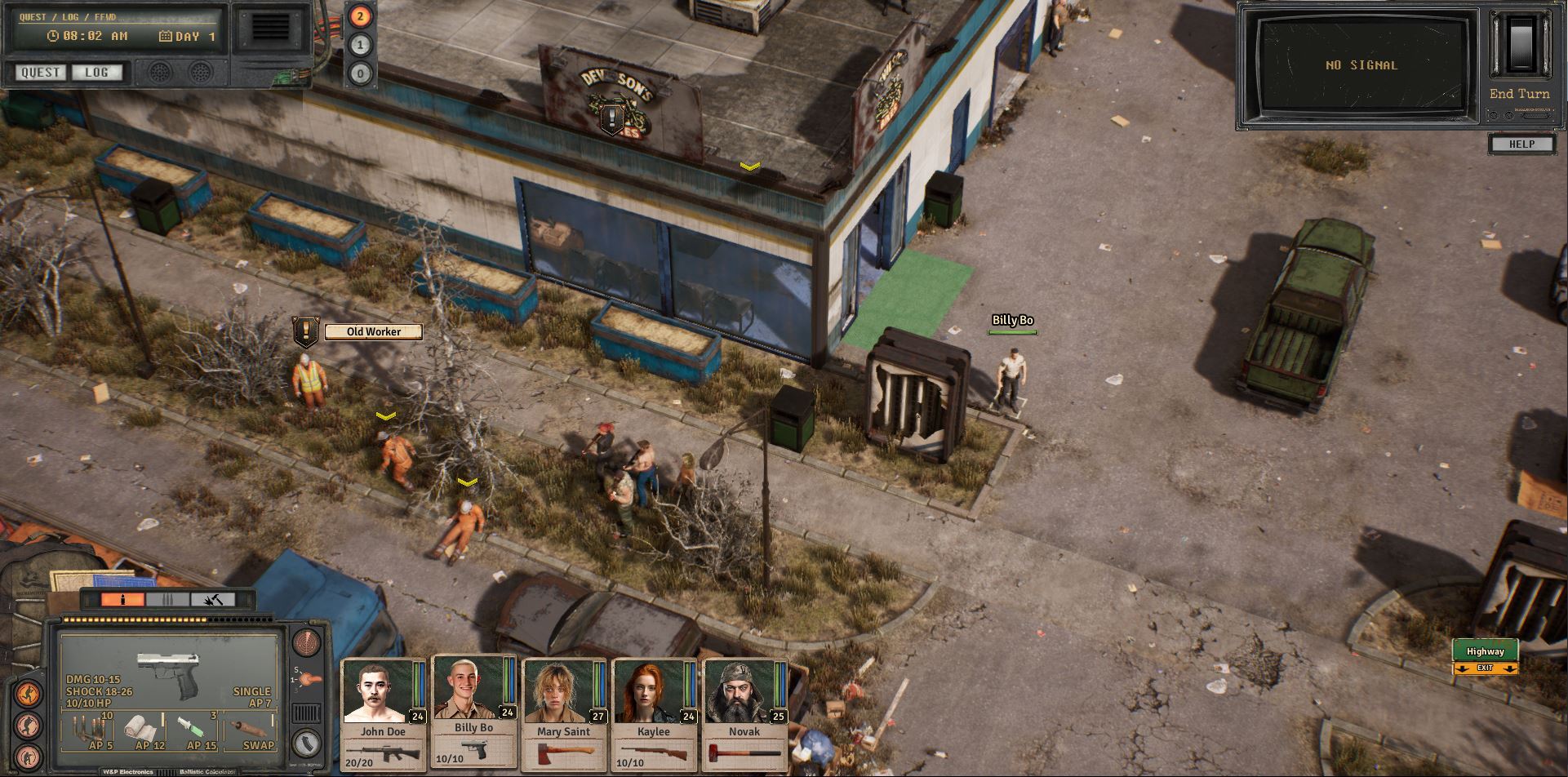Open the LOG panel
1568x777 pixels.
point(96,73)
